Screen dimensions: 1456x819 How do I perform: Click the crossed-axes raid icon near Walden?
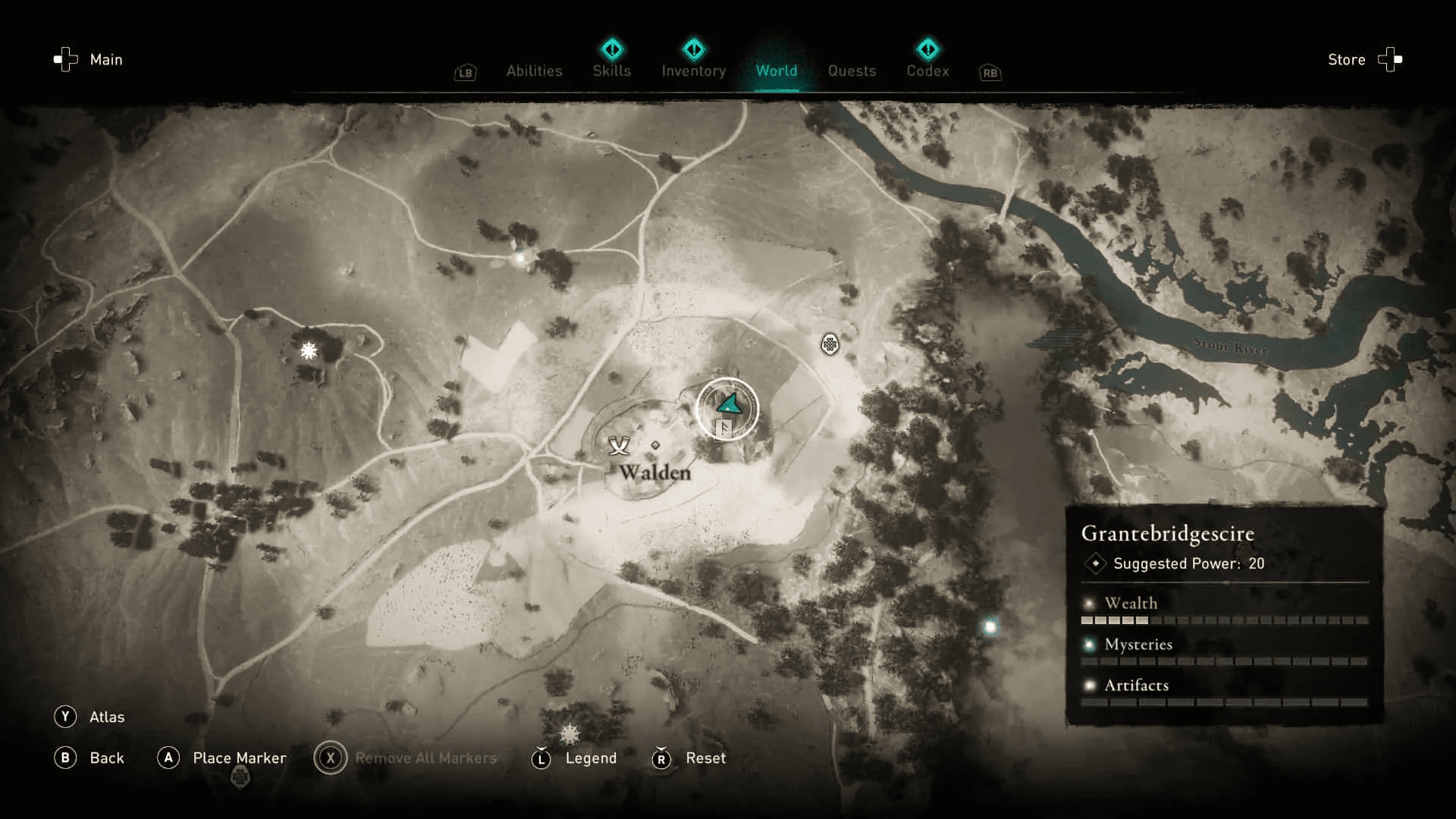tap(620, 447)
